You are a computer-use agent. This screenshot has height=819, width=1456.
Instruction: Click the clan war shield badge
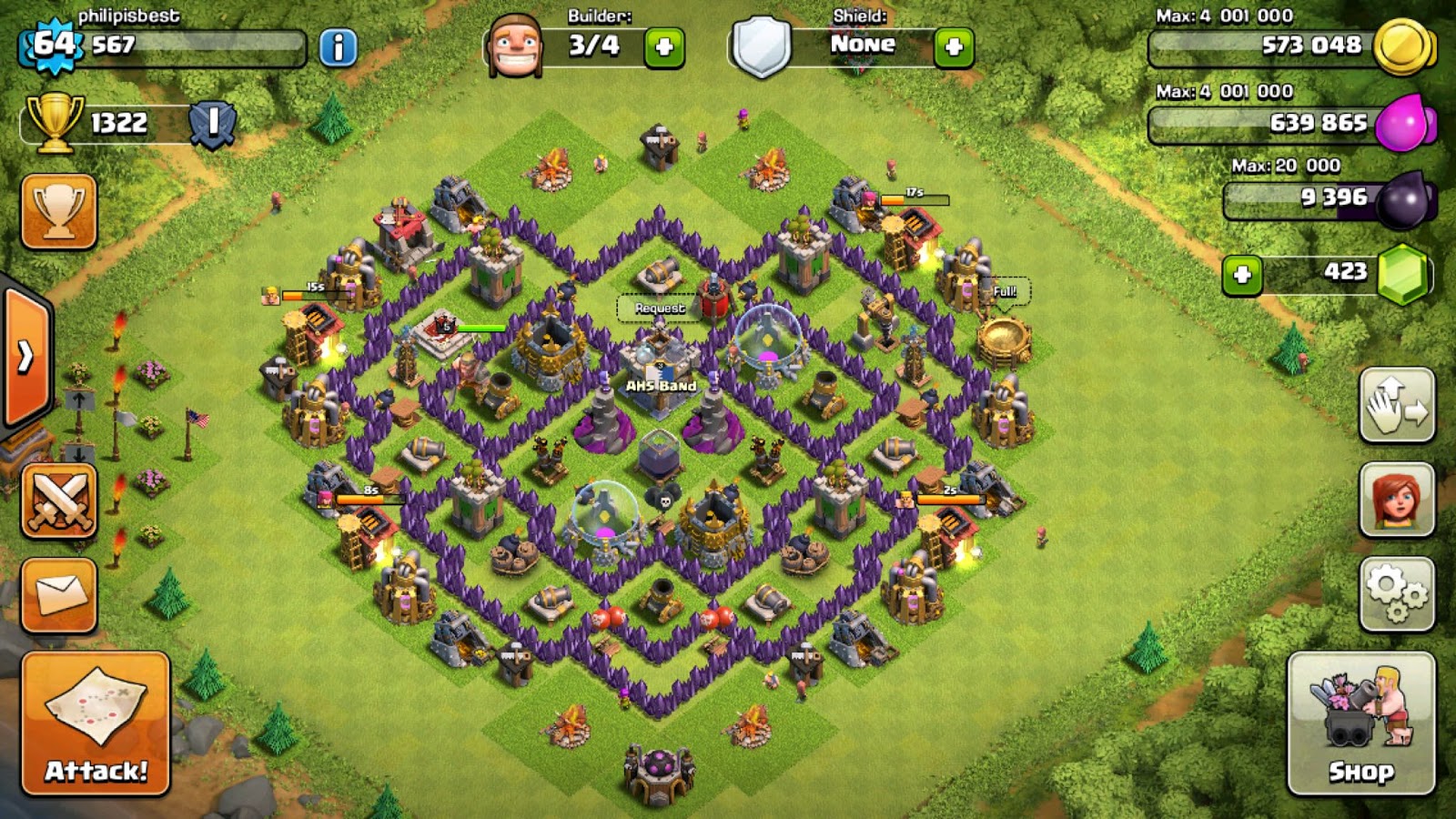[x=215, y=124]
